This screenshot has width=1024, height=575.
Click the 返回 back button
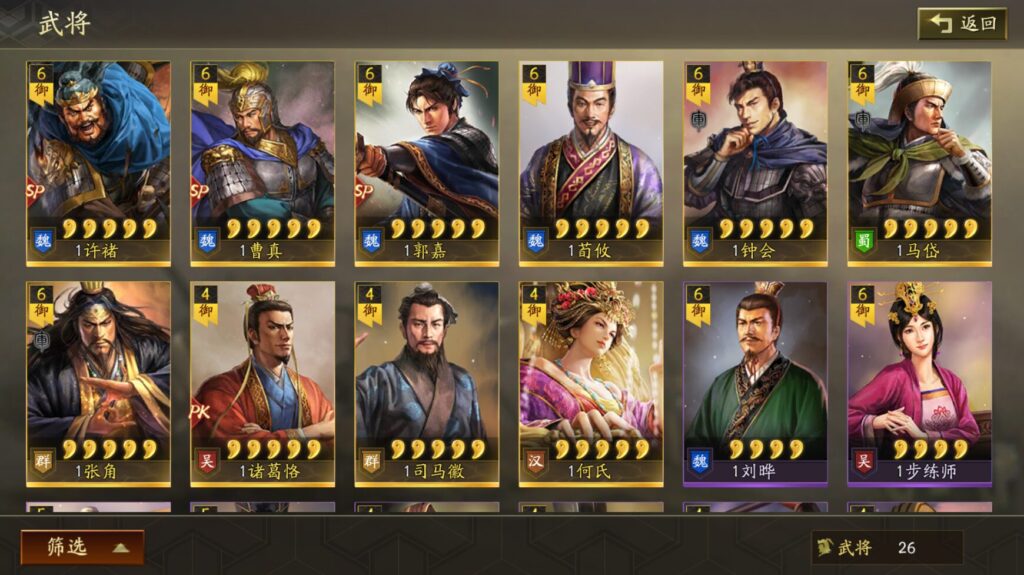coord(962,23)
